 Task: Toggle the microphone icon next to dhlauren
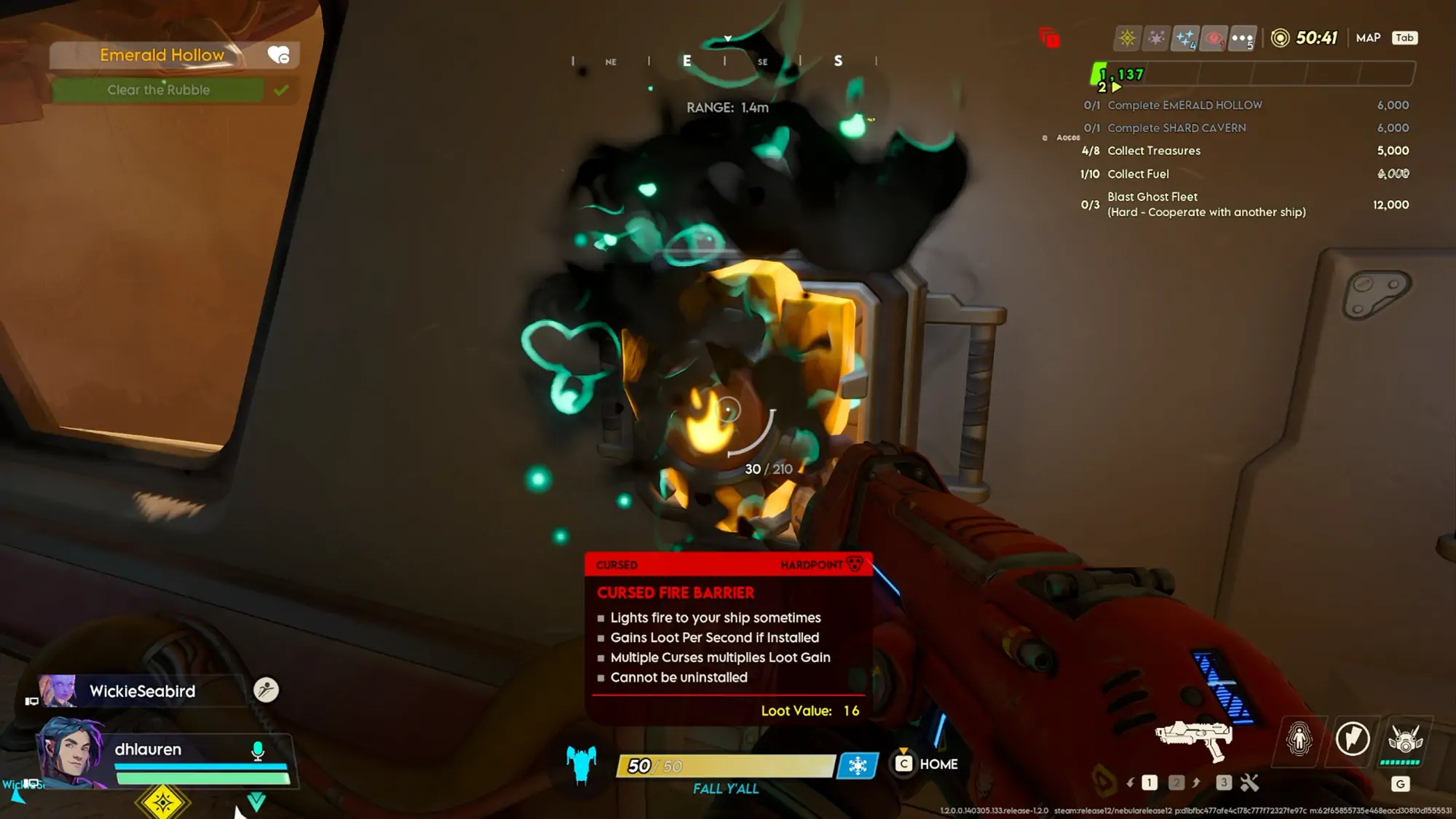258,751
